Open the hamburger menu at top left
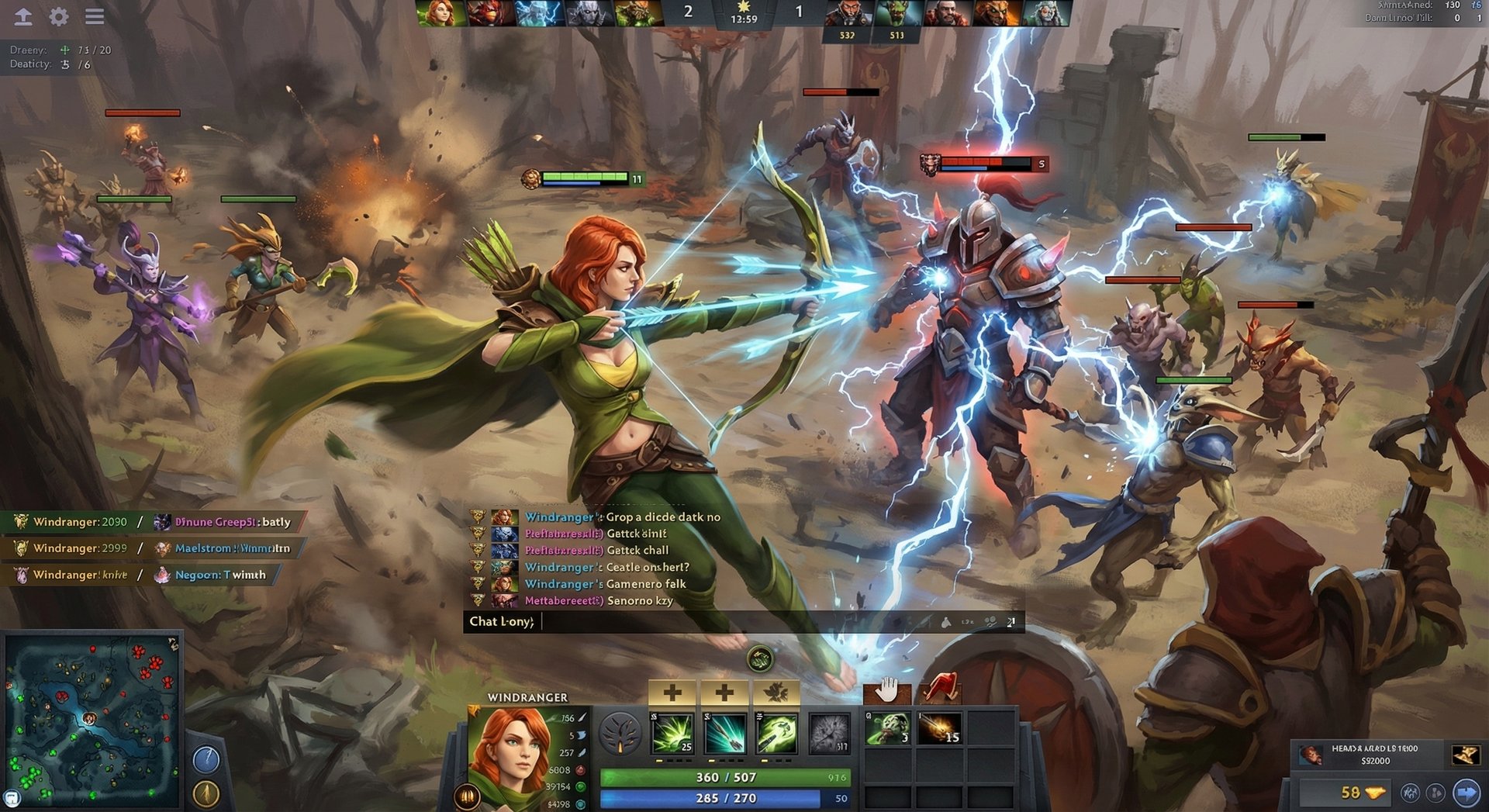The image size is (1489, 812). [95, 16]
